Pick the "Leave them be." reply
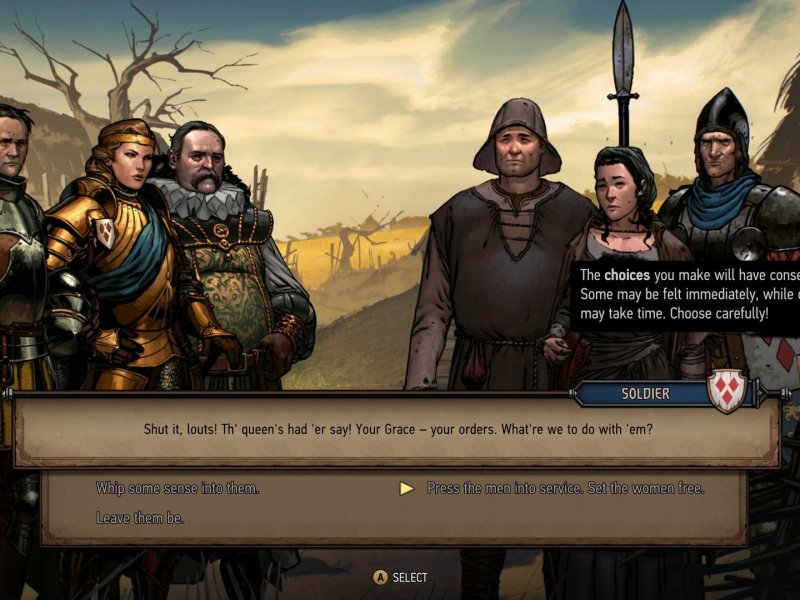Viewport: 800px width, 600px height. [140, 518]
